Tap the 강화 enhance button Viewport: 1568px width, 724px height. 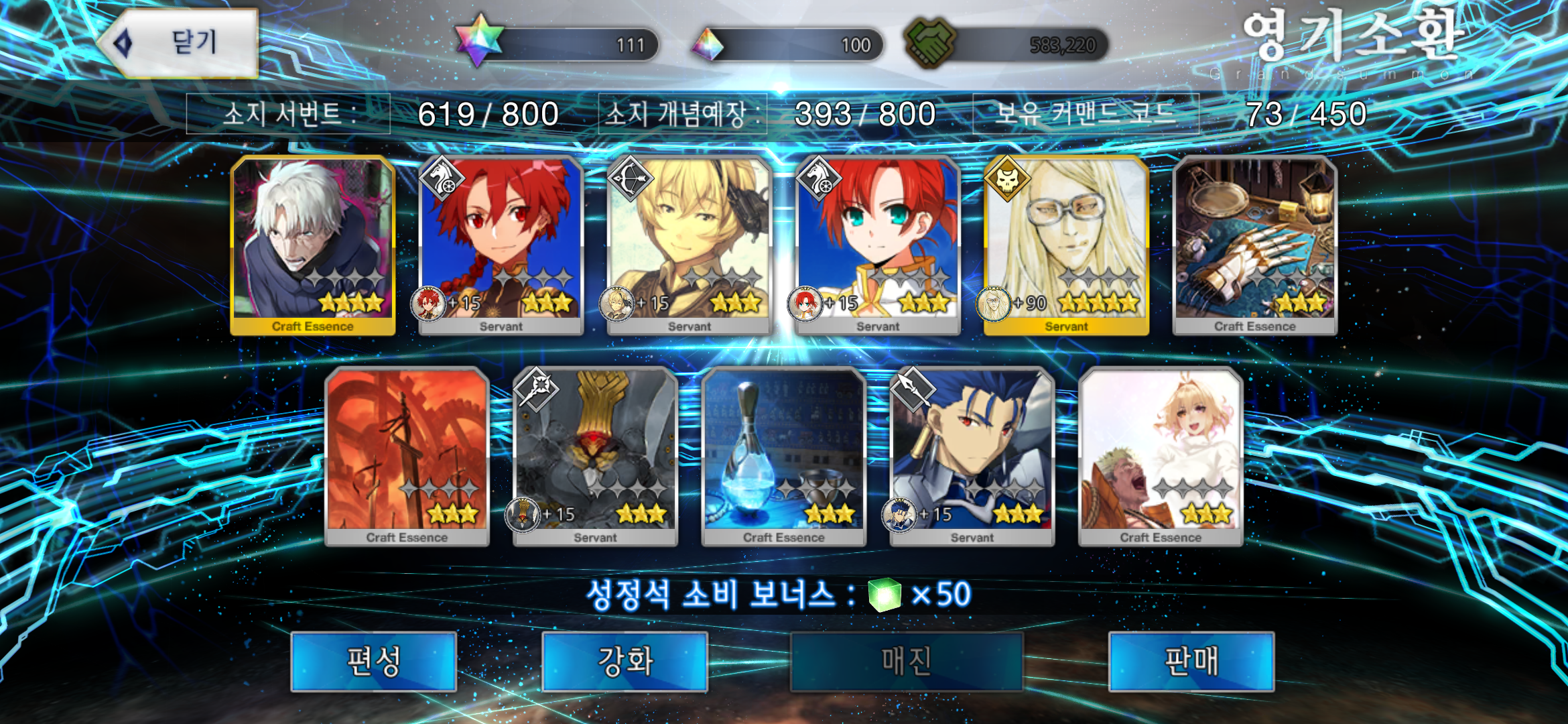[625, 662]
